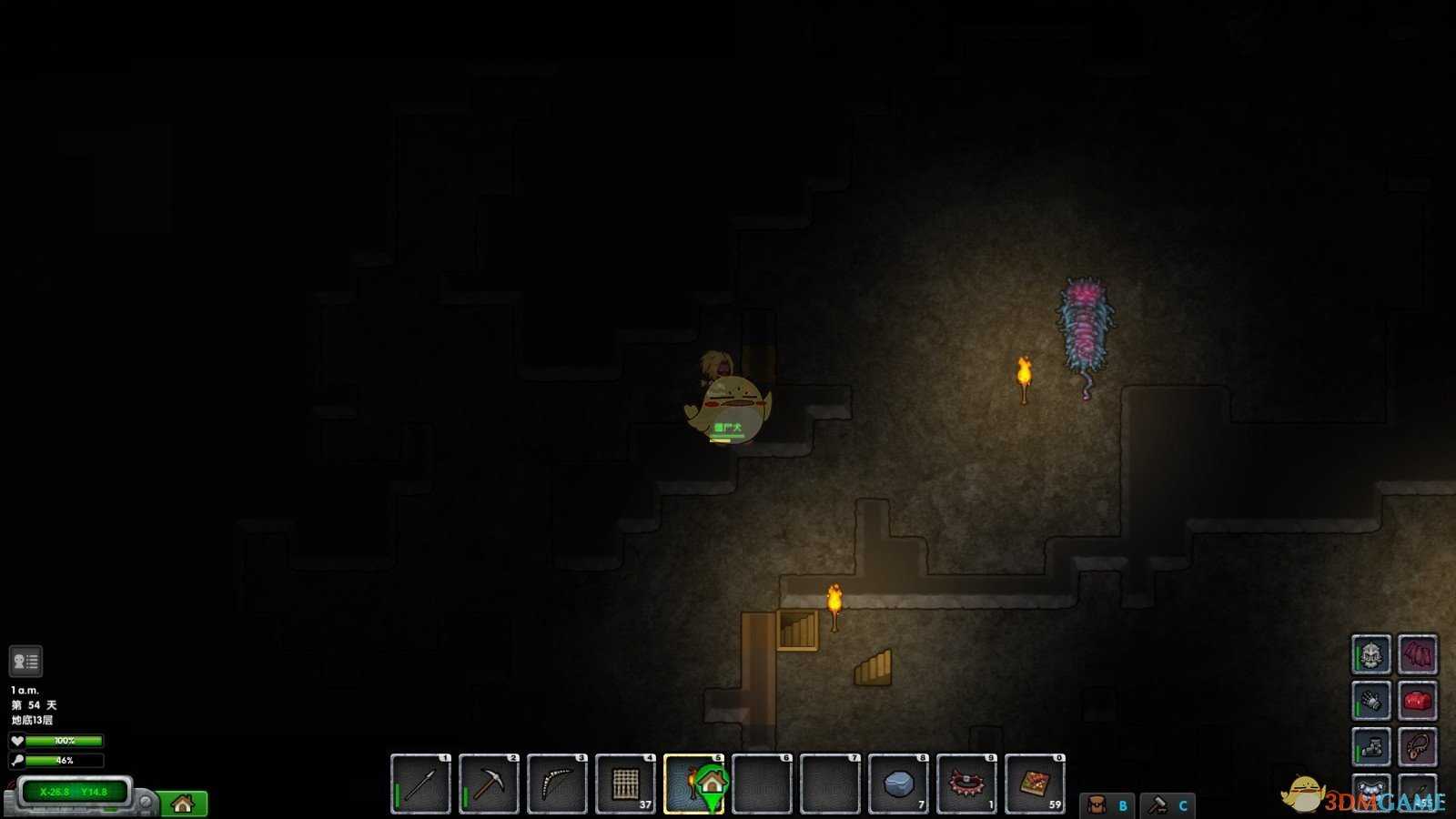This screenshot has height=819, width=1456.
Task: Select the red chest armor slot
Action: (1417, 701)
